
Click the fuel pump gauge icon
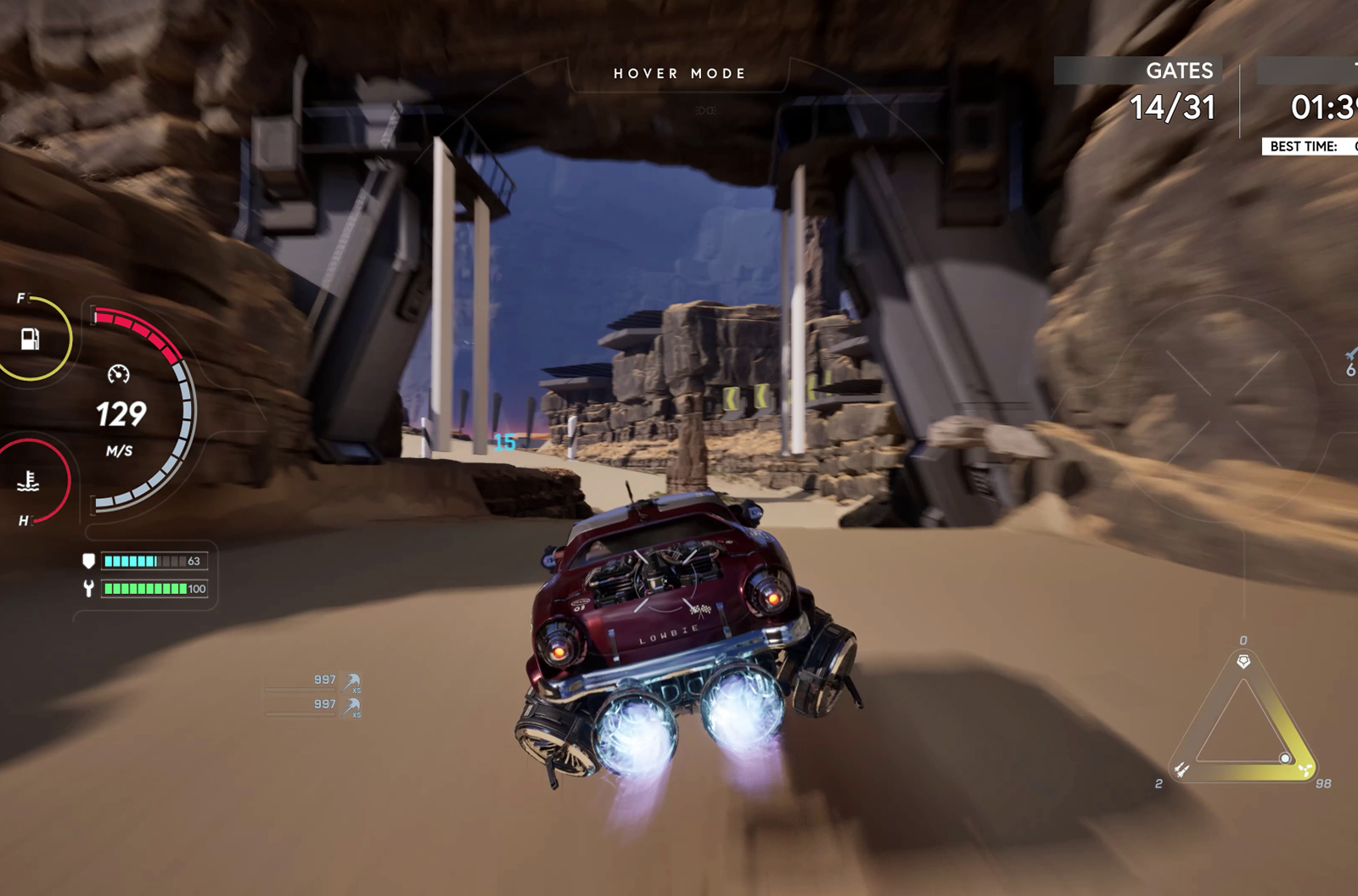30,339
